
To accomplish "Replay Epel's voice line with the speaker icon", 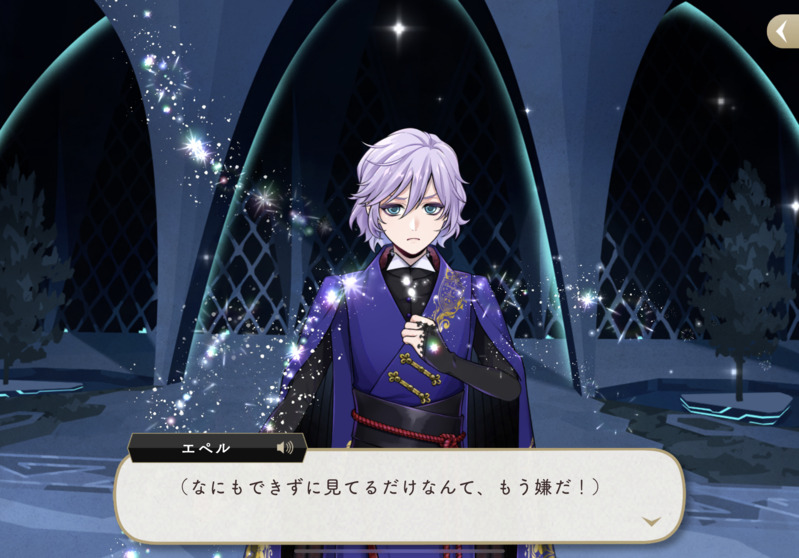I will point(285,448).
